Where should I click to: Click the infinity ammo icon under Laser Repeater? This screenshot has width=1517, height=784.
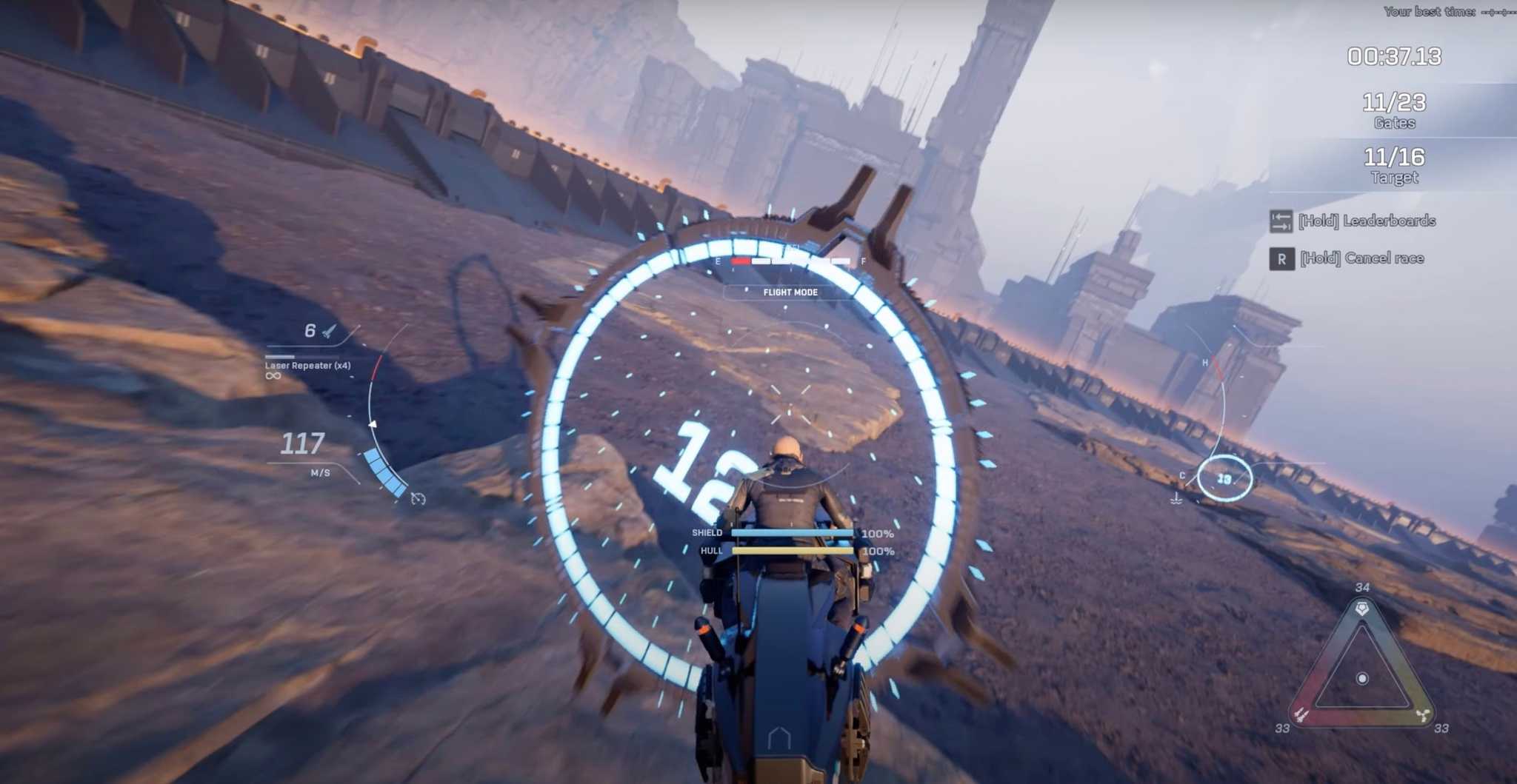[273, 375]
